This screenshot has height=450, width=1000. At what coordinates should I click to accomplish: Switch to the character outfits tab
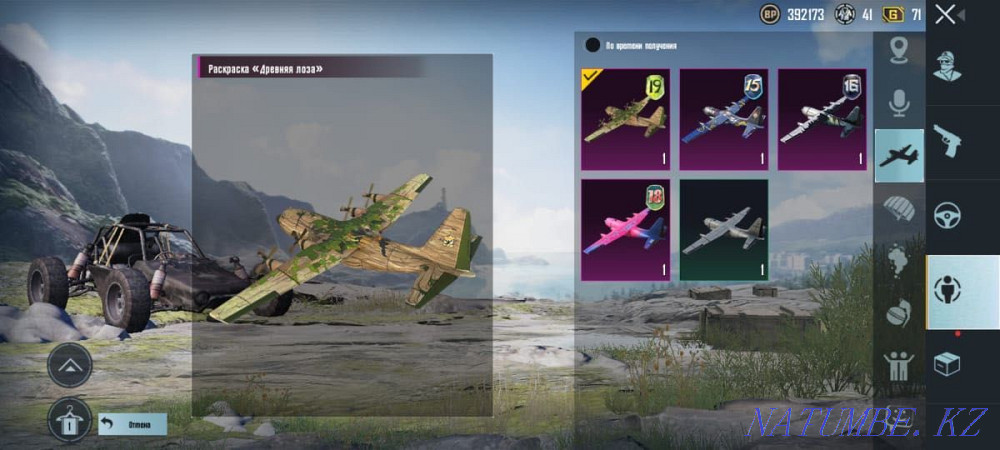(946, 66)
